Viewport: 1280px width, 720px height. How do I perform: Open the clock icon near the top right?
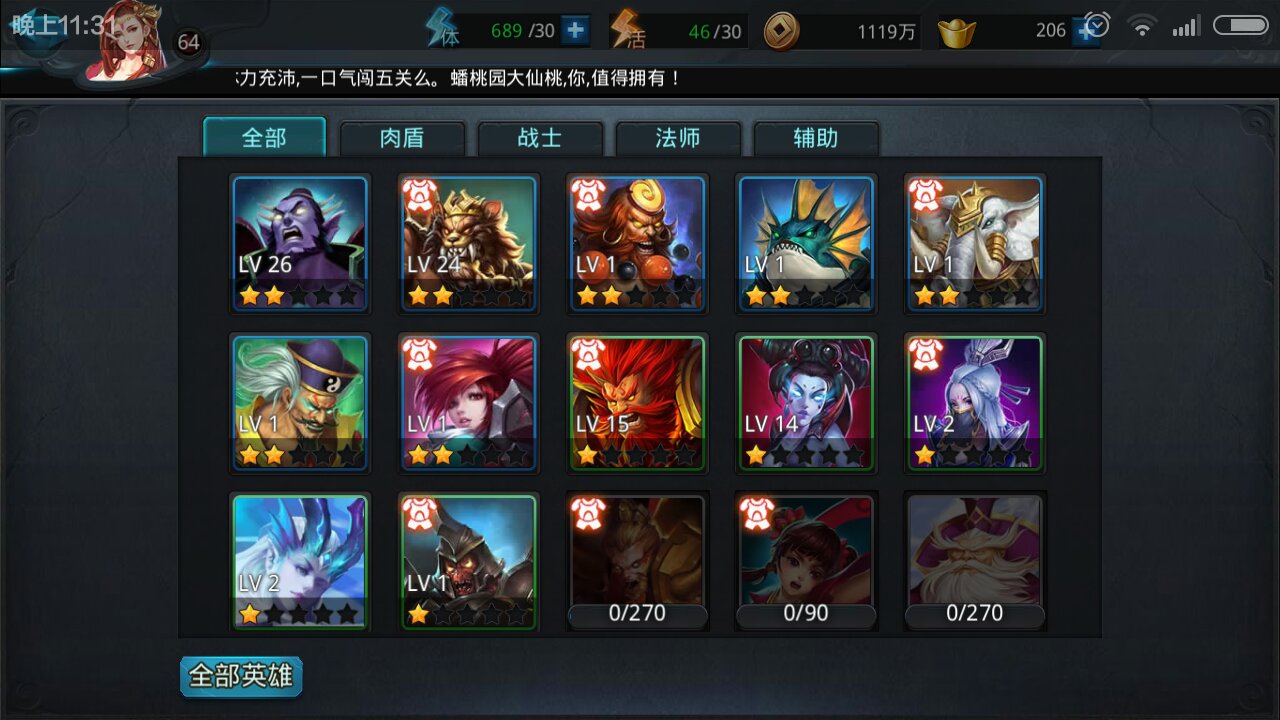[1098, 24]
